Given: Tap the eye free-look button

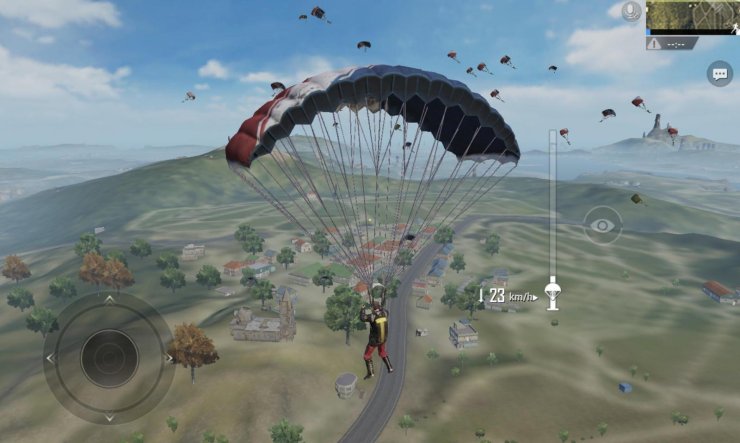Looking at the screenshot, I should click(602, 225).
